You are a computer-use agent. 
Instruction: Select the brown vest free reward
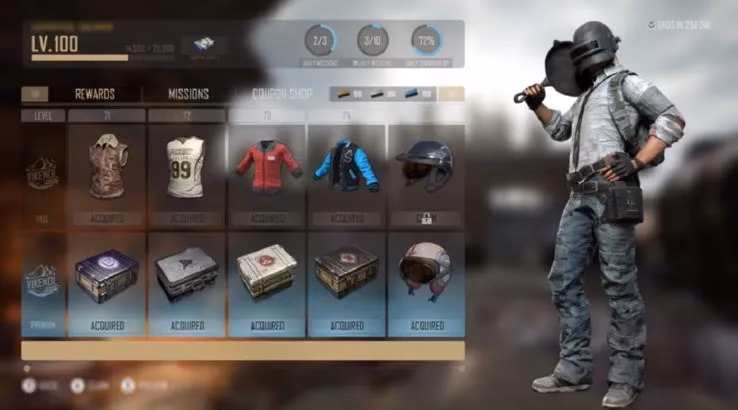click(107, 169)
